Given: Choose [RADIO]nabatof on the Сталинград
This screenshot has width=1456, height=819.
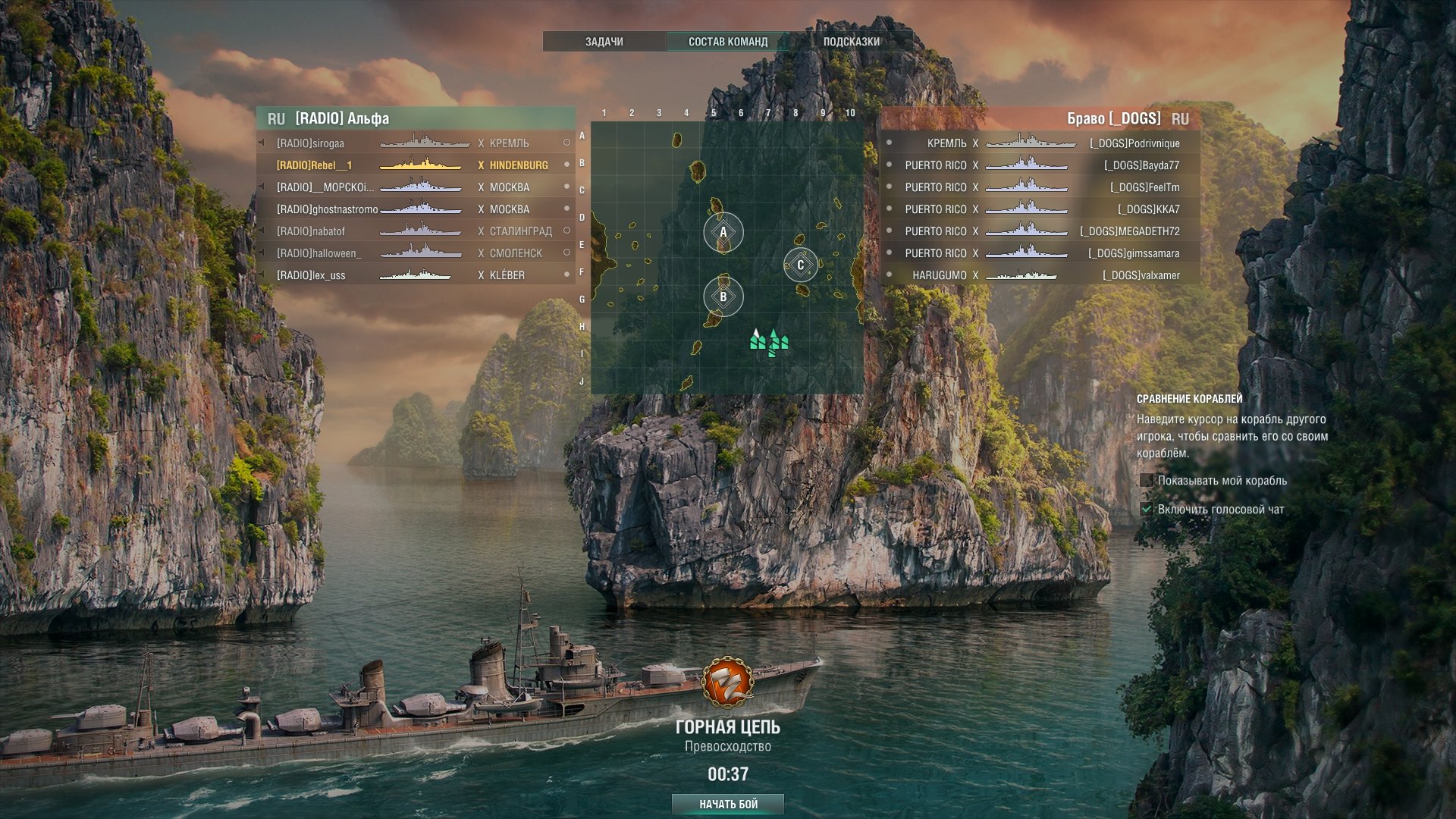Looking at the screenshot, I should 416,231.
